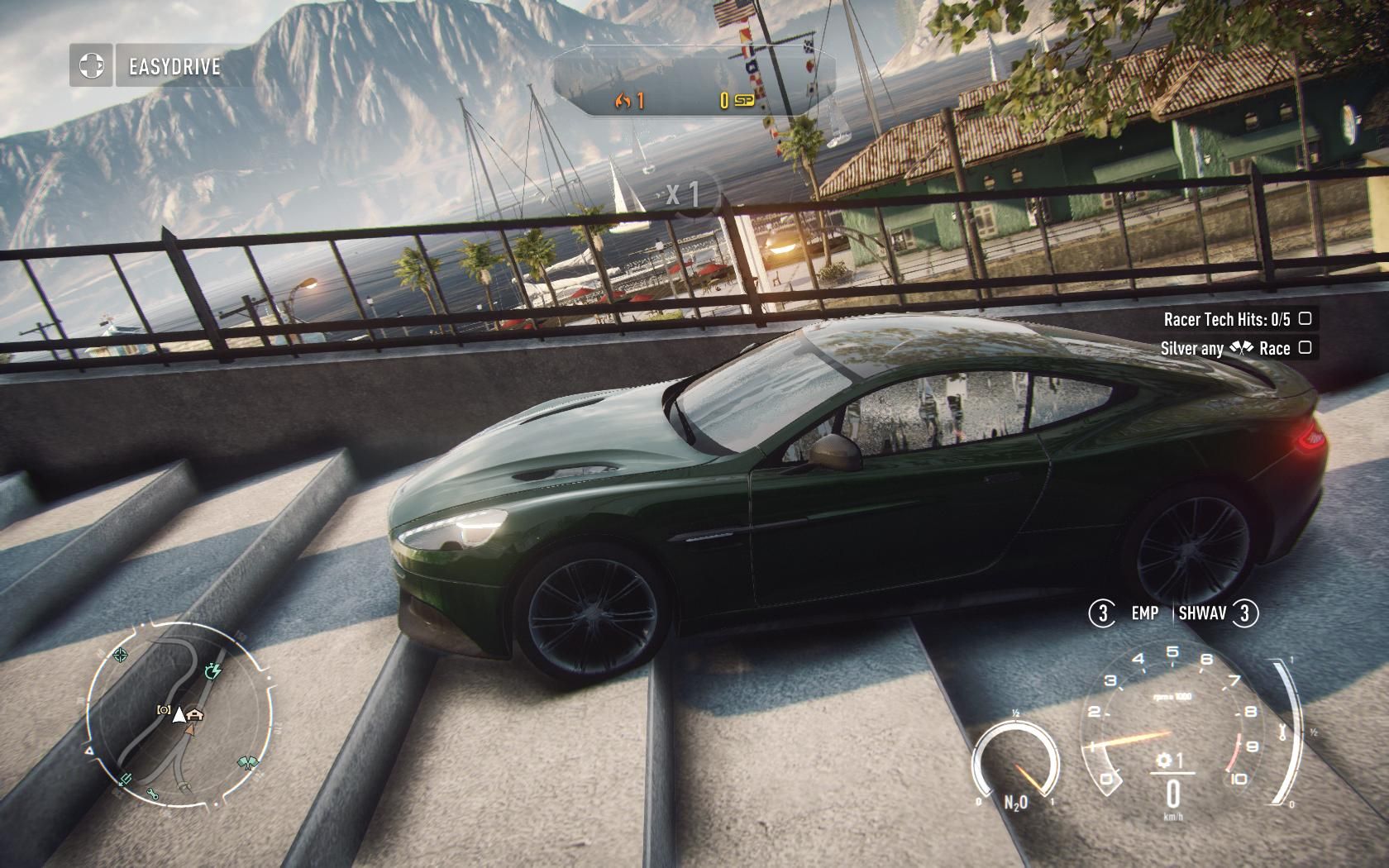The image size is (1389, 868).
Task: Click the speed camera marker on minimap
Action: click(164, 710)
